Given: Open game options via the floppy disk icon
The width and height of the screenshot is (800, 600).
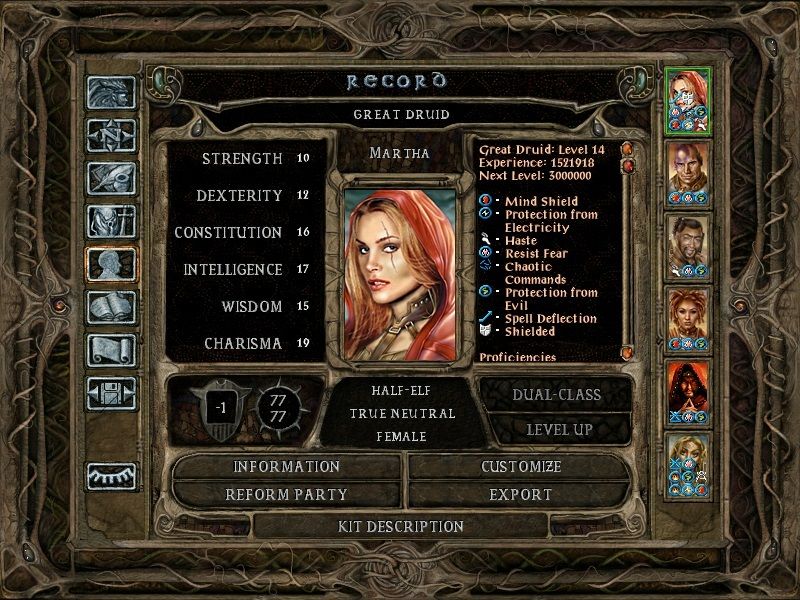Looking at the screenshot, I should (x=111, y=393).
